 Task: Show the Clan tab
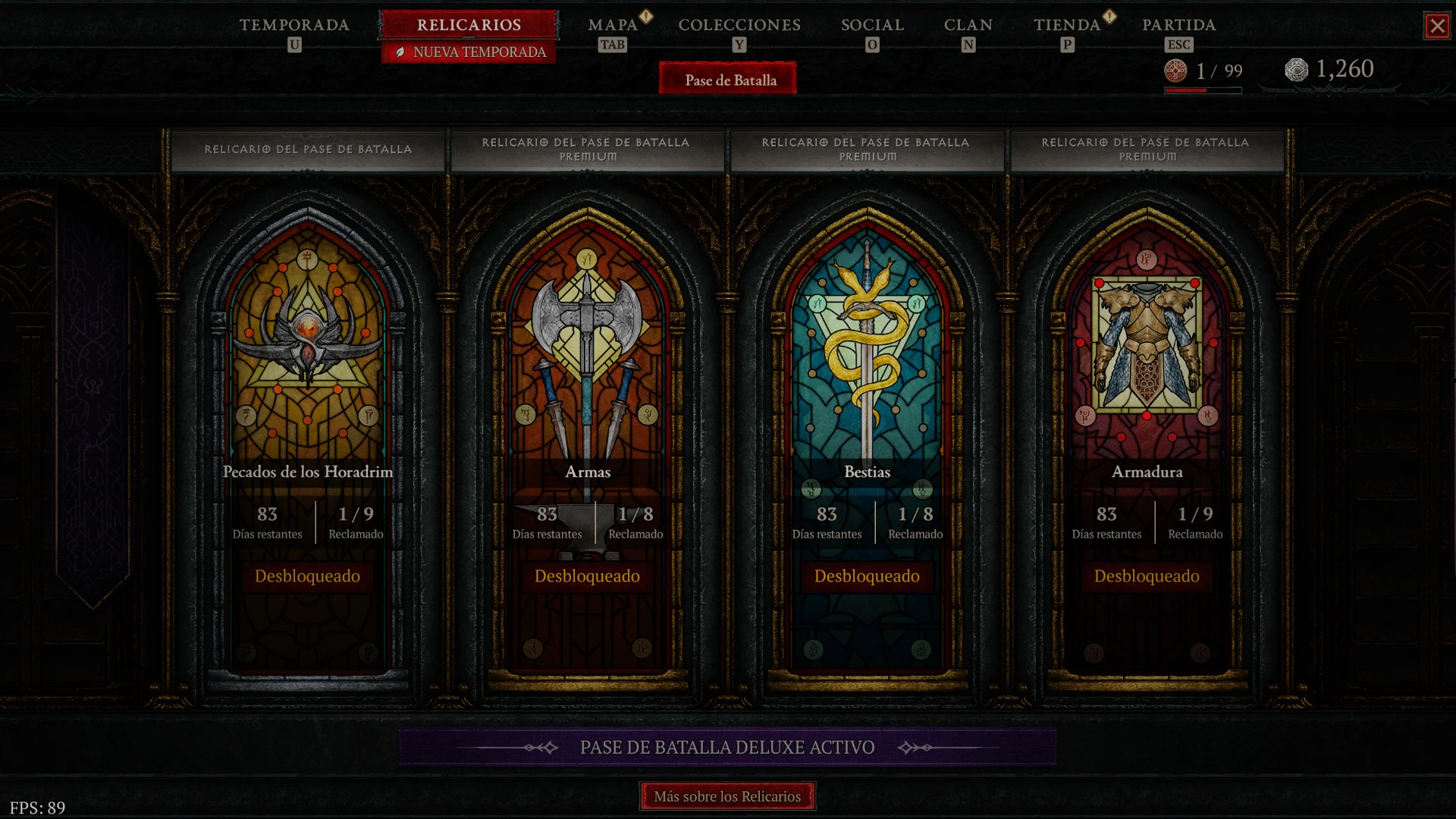point(968,25)
